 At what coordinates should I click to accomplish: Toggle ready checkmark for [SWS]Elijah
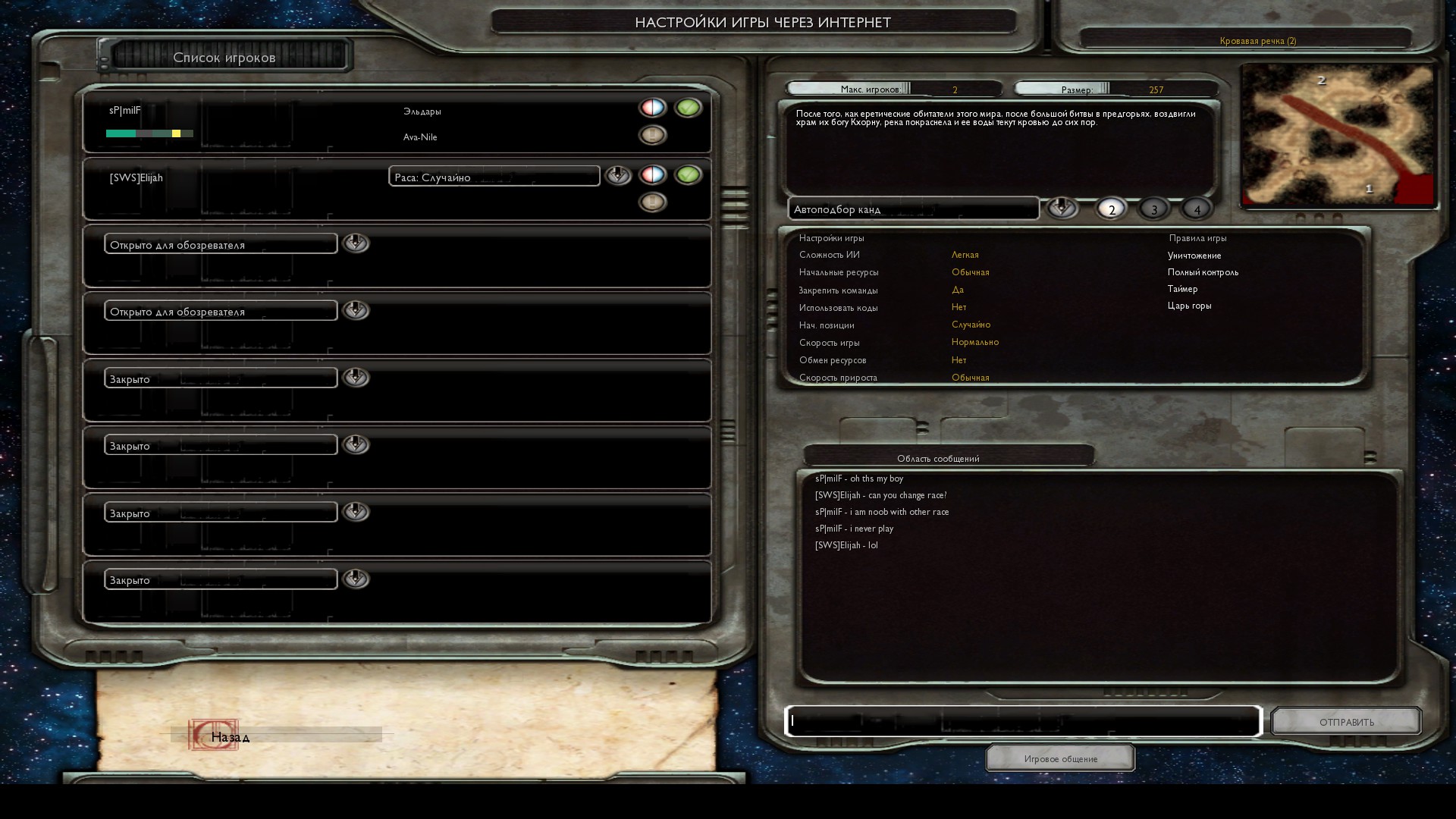tap(688, 175)
